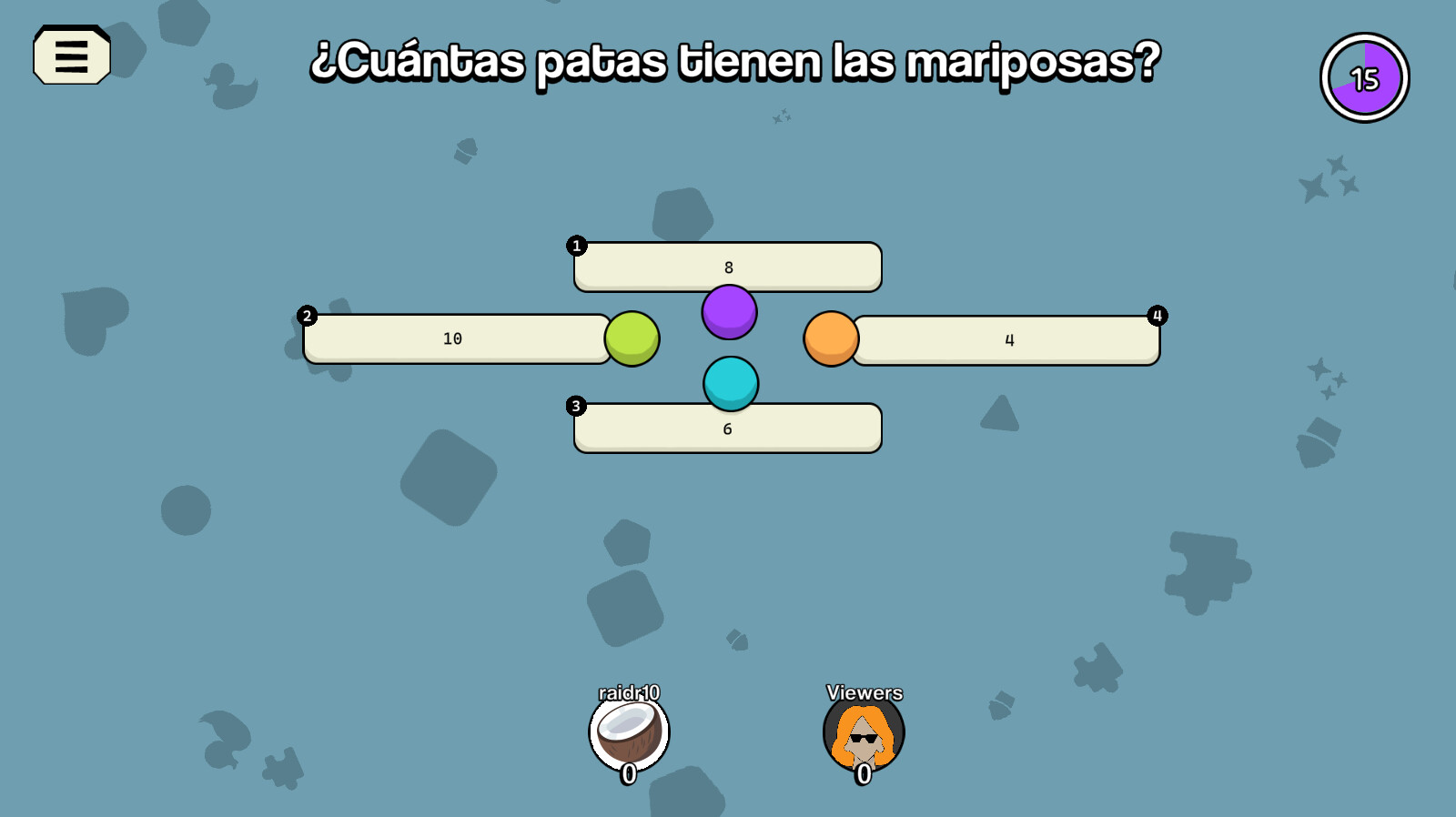Image resolution: width=1456 pixels, height=817 pixels.
Task: Click the score under raidr10
Action: (628, 774)
